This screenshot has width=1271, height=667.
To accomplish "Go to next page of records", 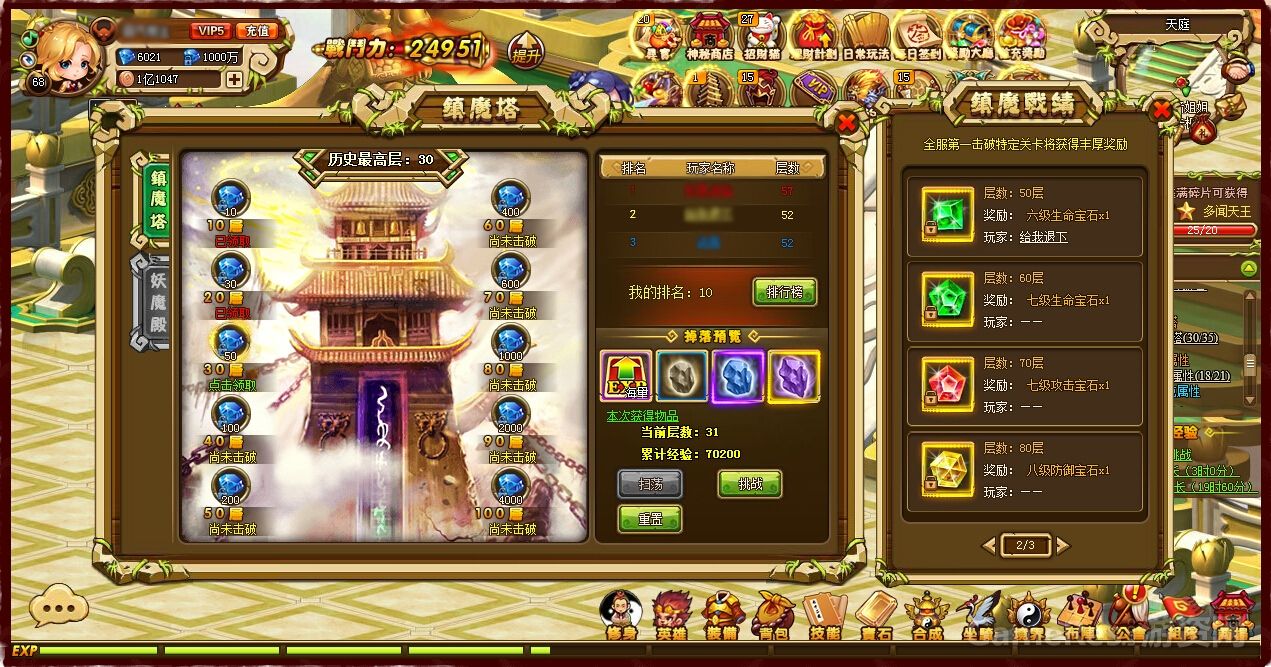I will coord(1062,545).
